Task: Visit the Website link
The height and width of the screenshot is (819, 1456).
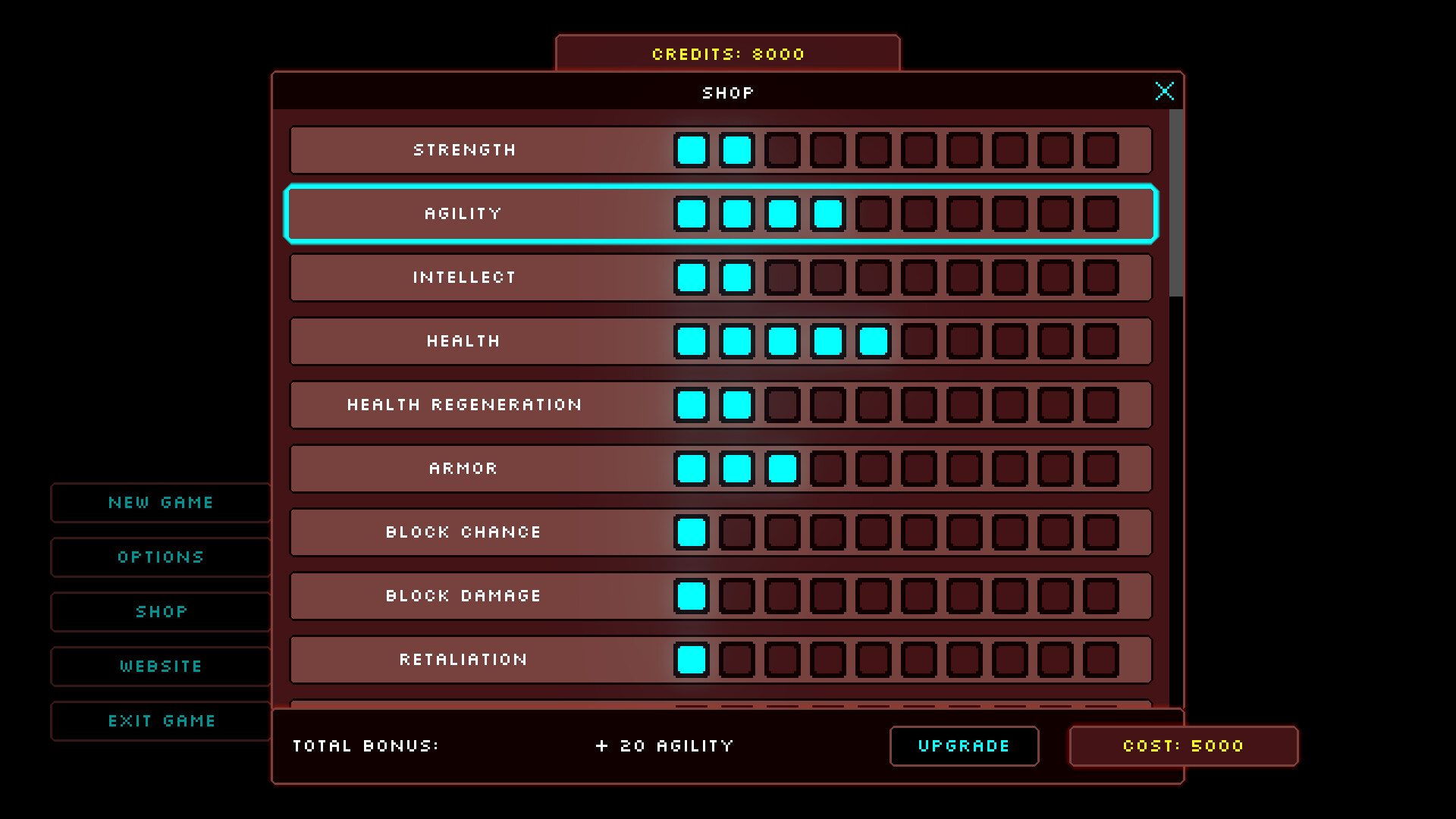Action: pos(161,666)
